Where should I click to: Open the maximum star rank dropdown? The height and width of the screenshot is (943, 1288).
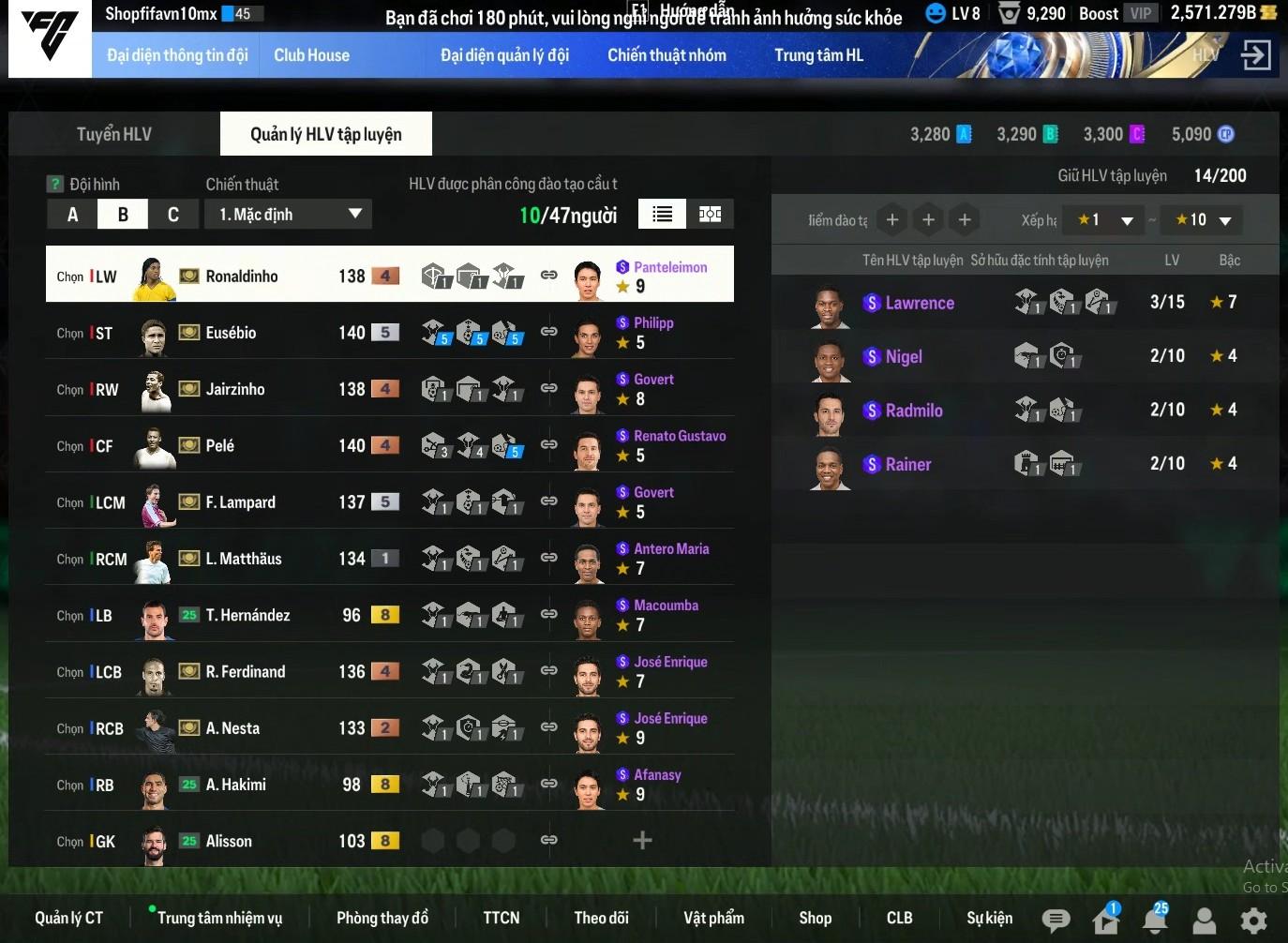1203,220
